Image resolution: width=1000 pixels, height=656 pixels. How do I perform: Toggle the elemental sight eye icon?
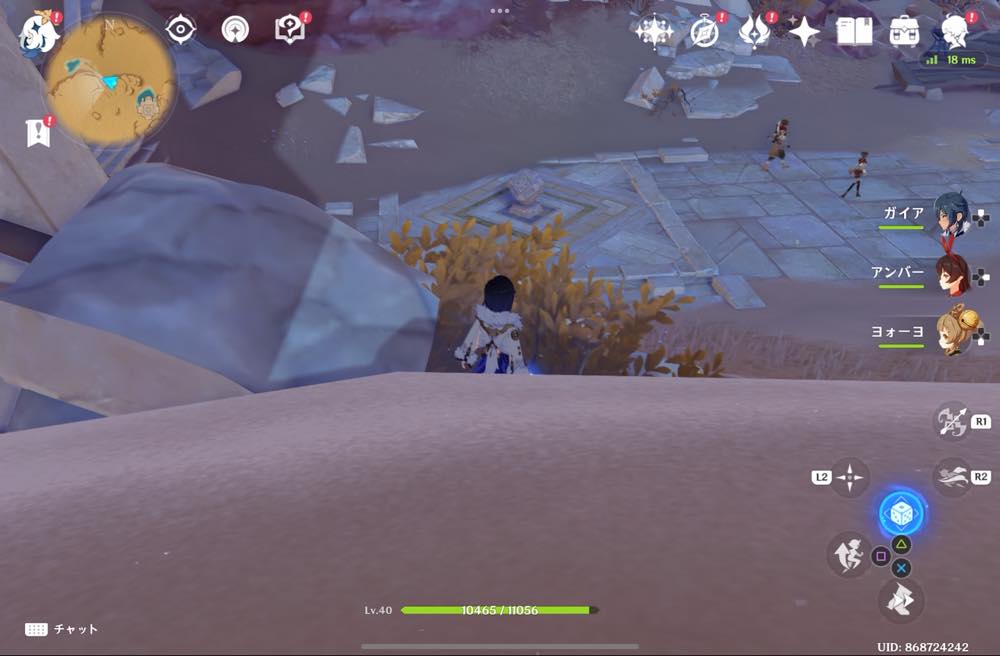(180, 30)
